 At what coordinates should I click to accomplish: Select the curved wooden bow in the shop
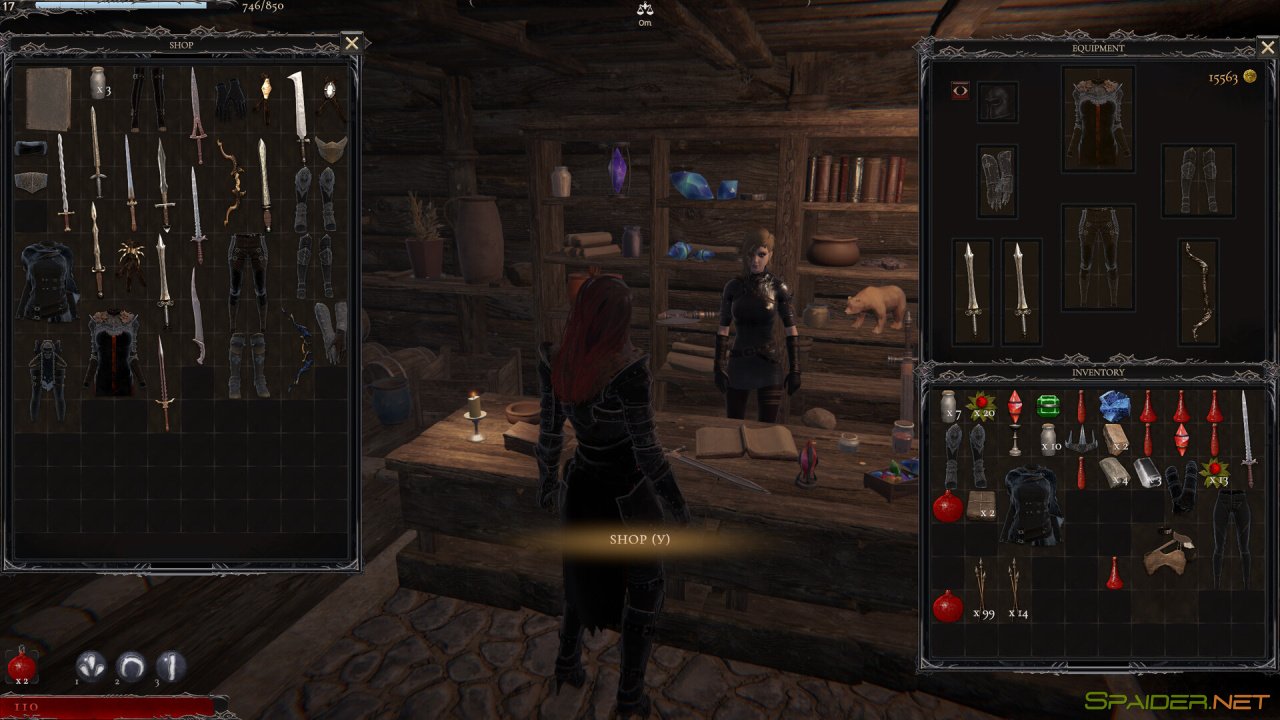click(x=233, y=182)
